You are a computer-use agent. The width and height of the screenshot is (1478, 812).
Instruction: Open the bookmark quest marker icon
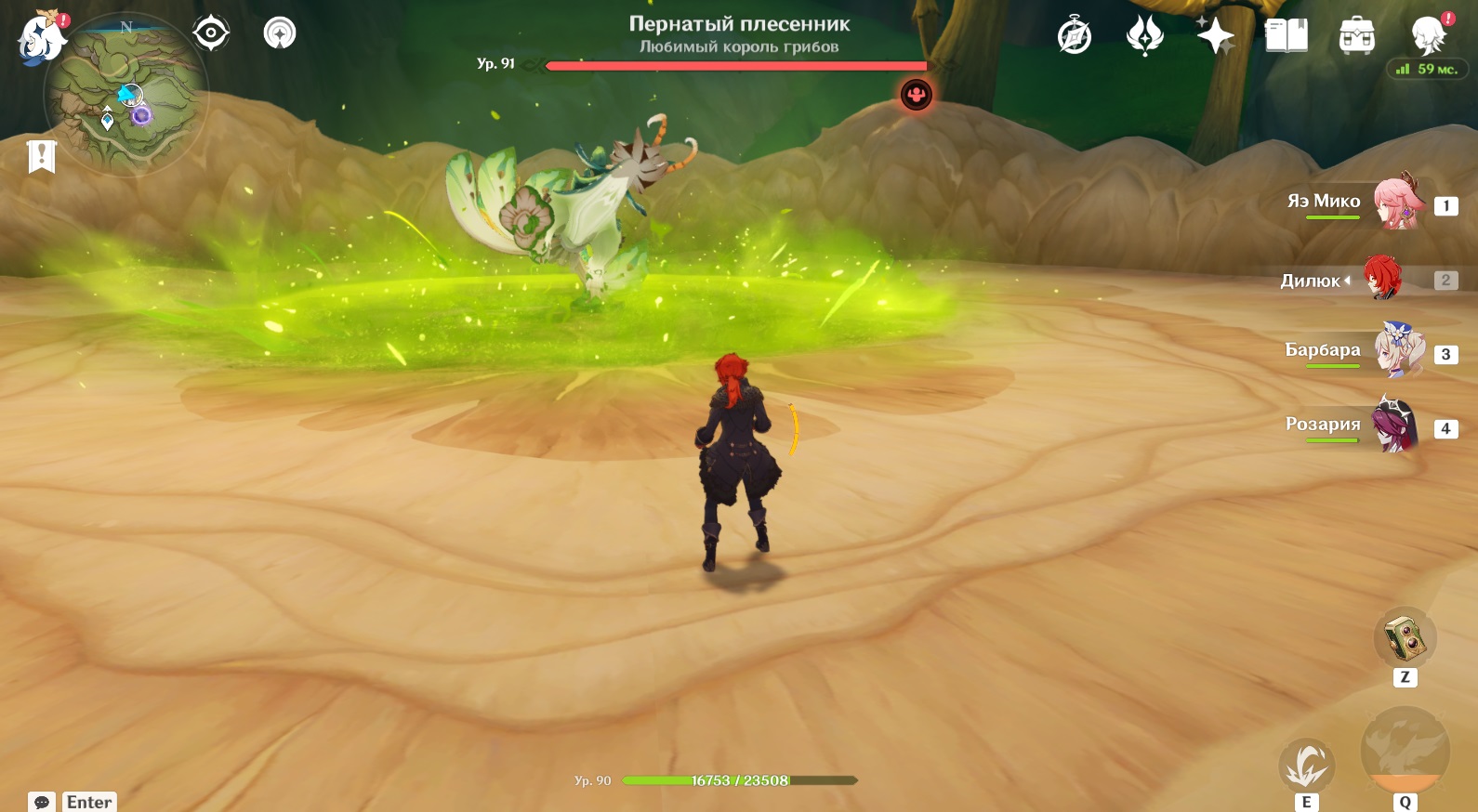42,156
